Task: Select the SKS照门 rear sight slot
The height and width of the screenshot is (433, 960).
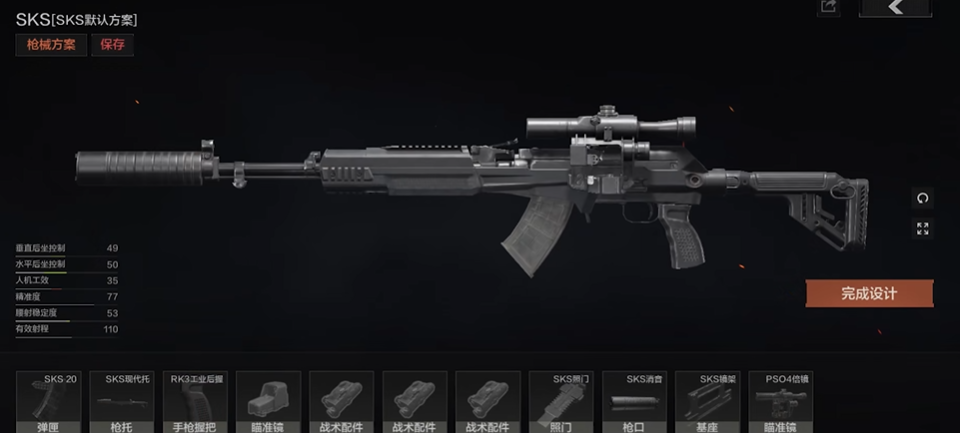Action: pos(561,402)
